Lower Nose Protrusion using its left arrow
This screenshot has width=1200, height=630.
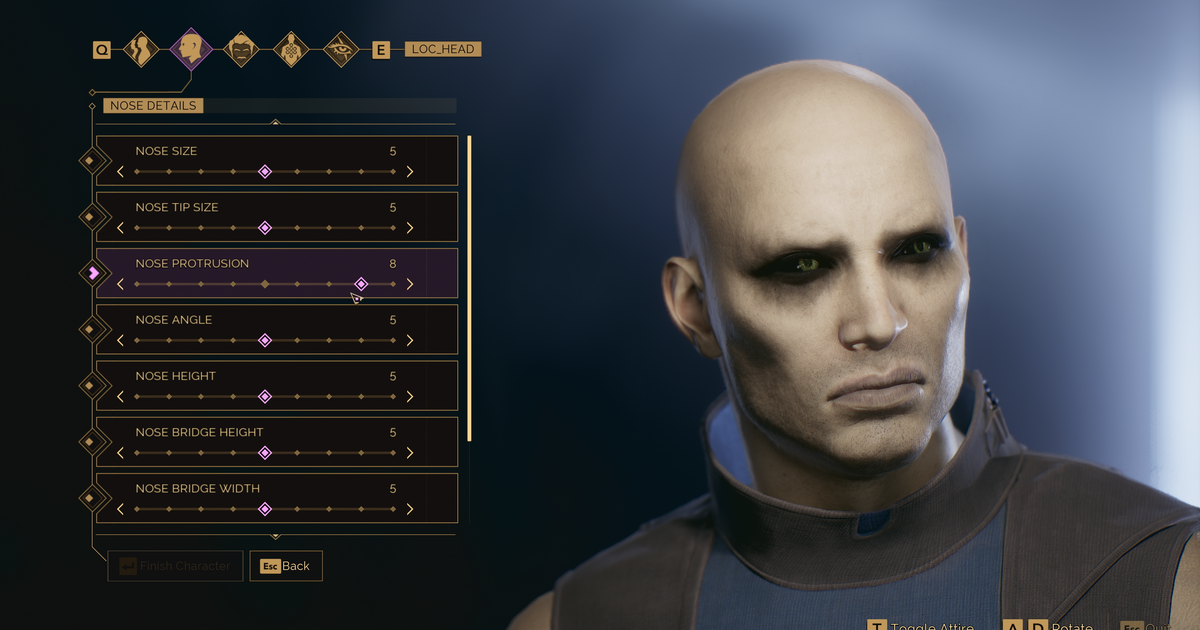pyautogui.click(x=120, y=284)
